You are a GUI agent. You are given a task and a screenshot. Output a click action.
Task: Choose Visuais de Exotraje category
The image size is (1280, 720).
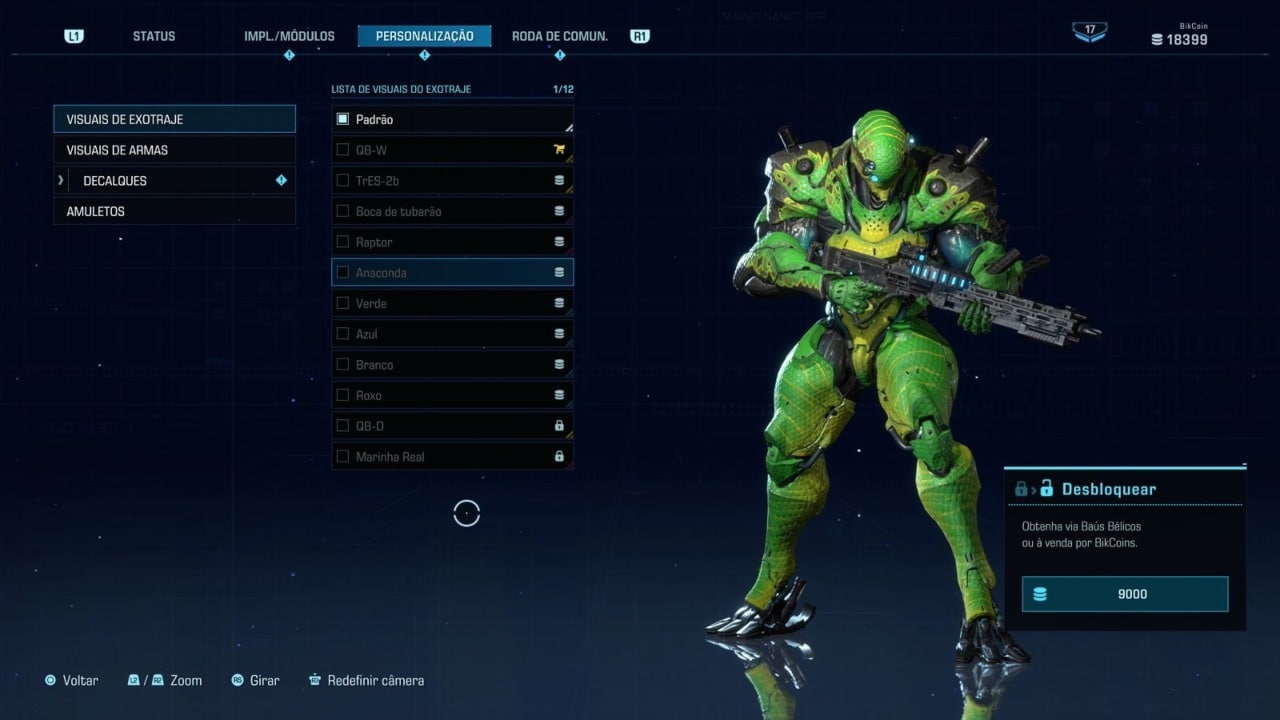click(x=174, y=119)
